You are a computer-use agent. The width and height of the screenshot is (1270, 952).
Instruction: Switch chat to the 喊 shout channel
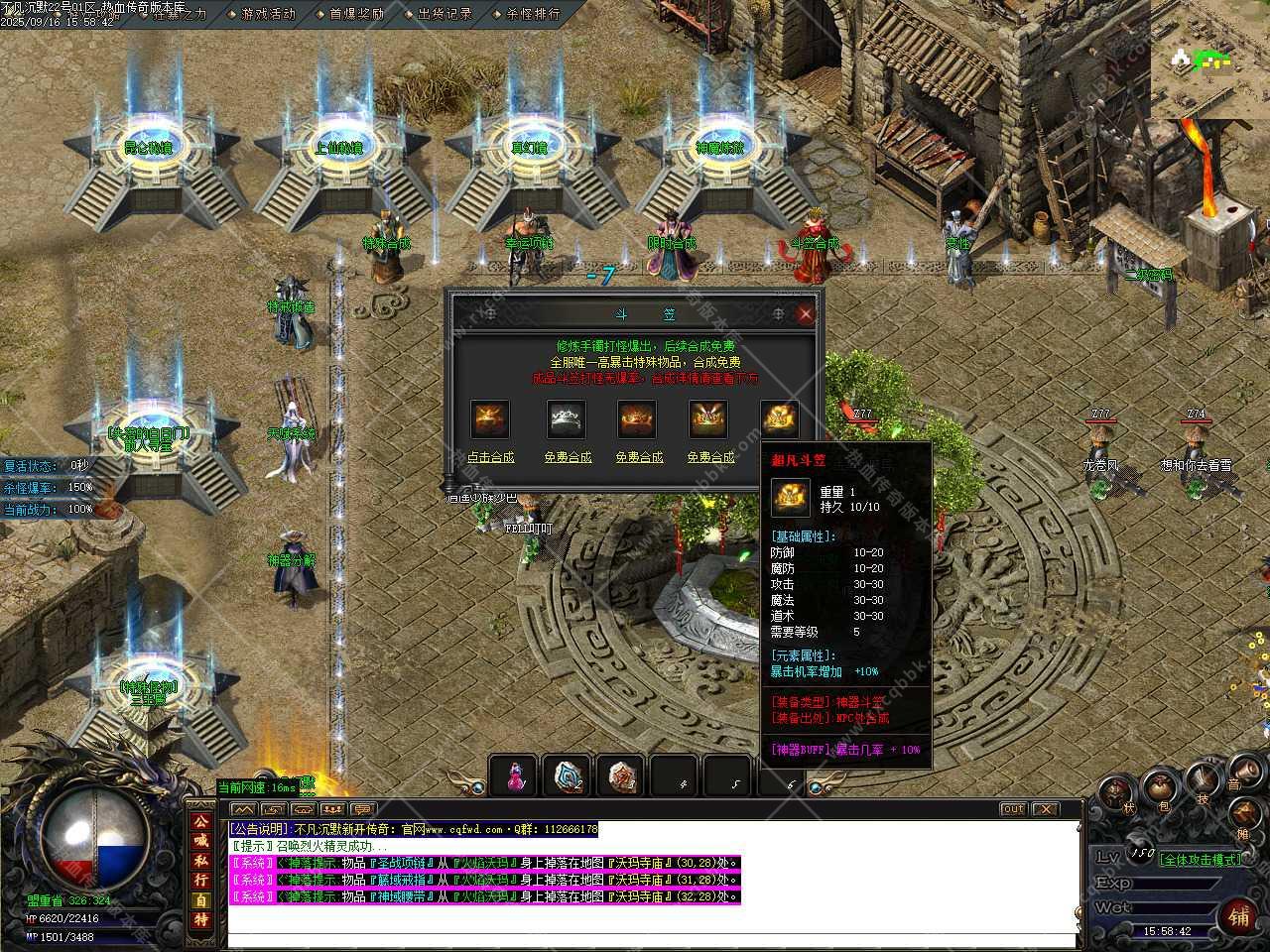(x=201, y=842)
